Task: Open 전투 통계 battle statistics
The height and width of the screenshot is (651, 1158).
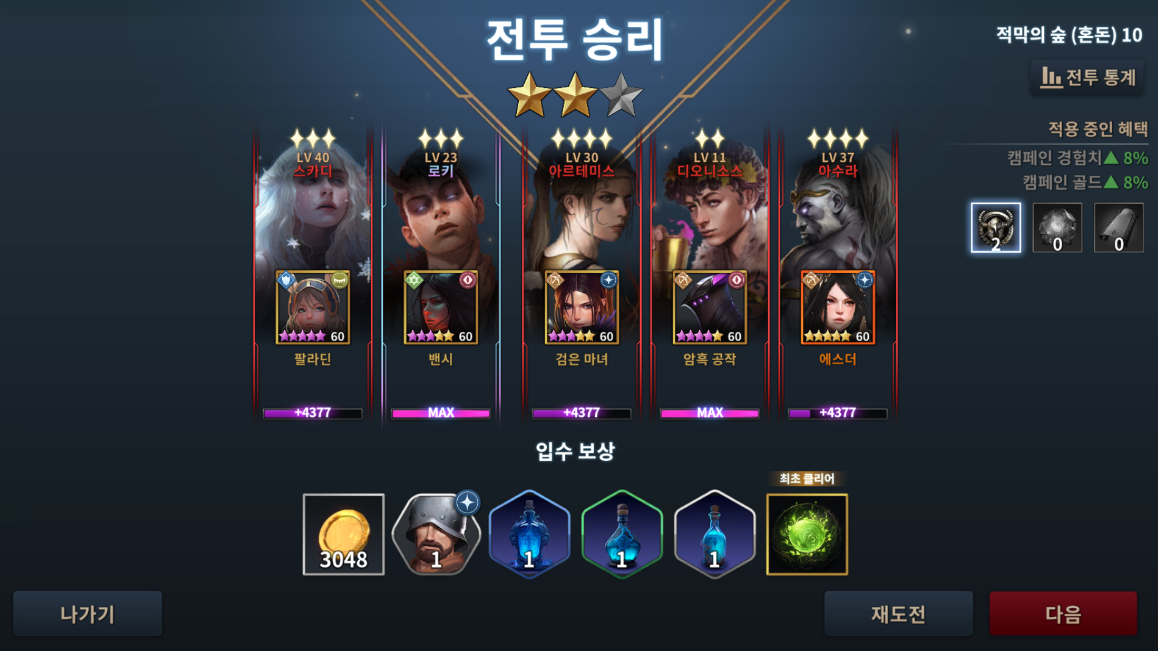Action: point(1087,77)
